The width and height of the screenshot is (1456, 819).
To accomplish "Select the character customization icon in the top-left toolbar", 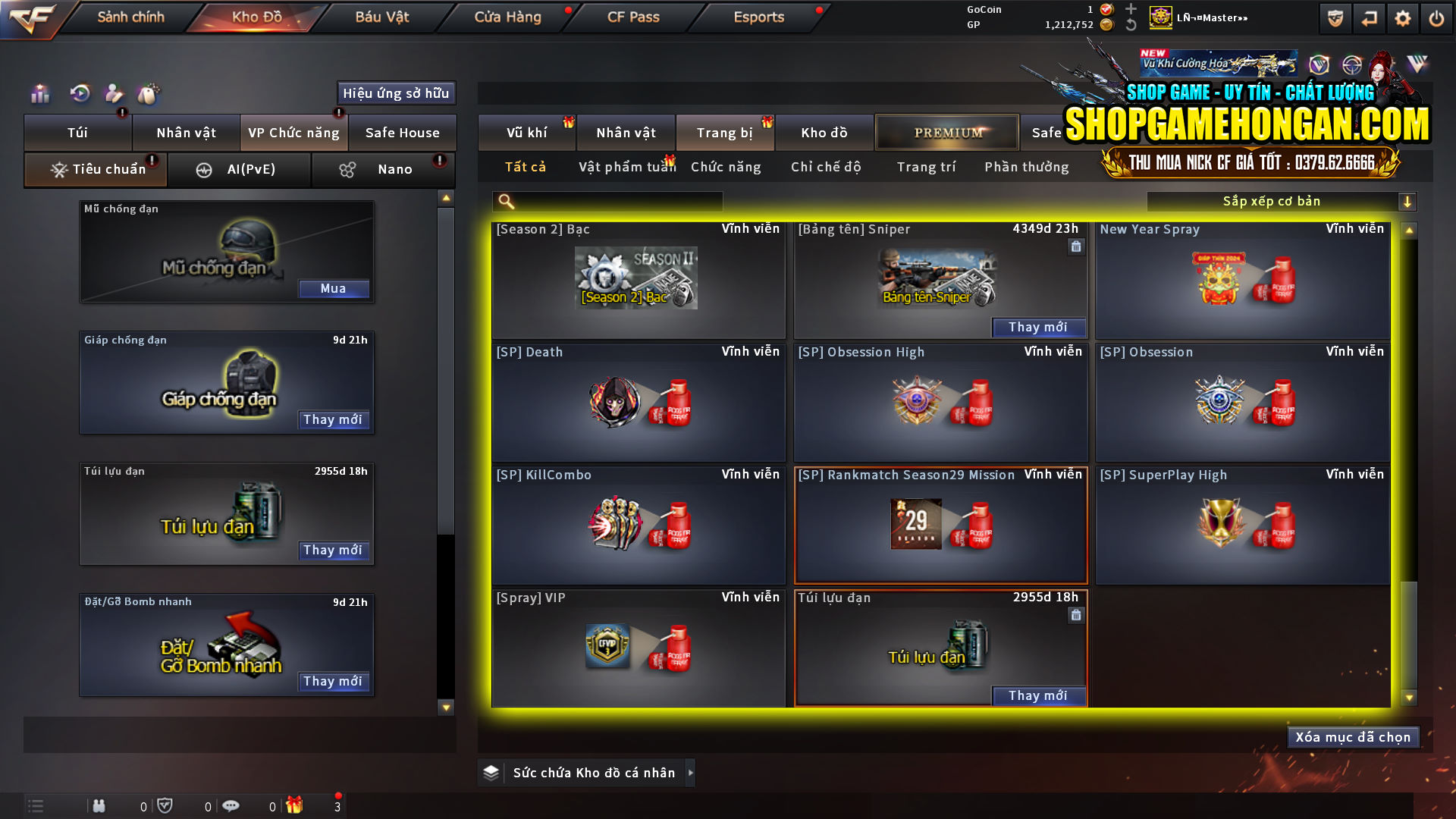I will [114, 93].
